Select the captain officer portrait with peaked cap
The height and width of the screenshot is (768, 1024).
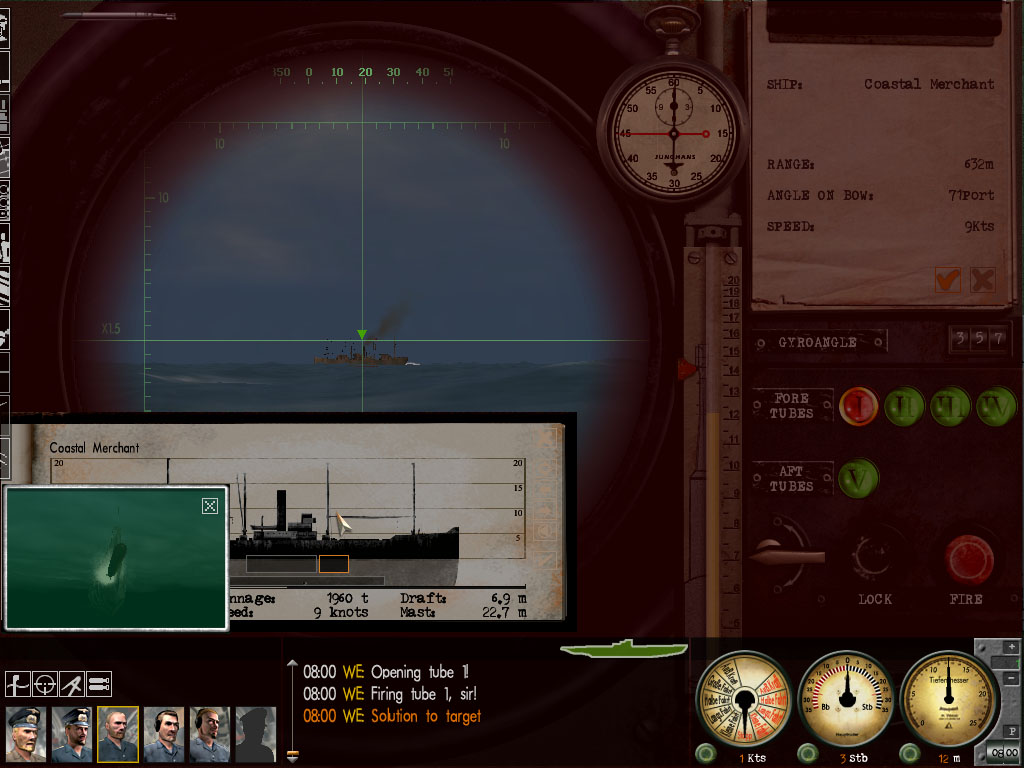point(25,735)
